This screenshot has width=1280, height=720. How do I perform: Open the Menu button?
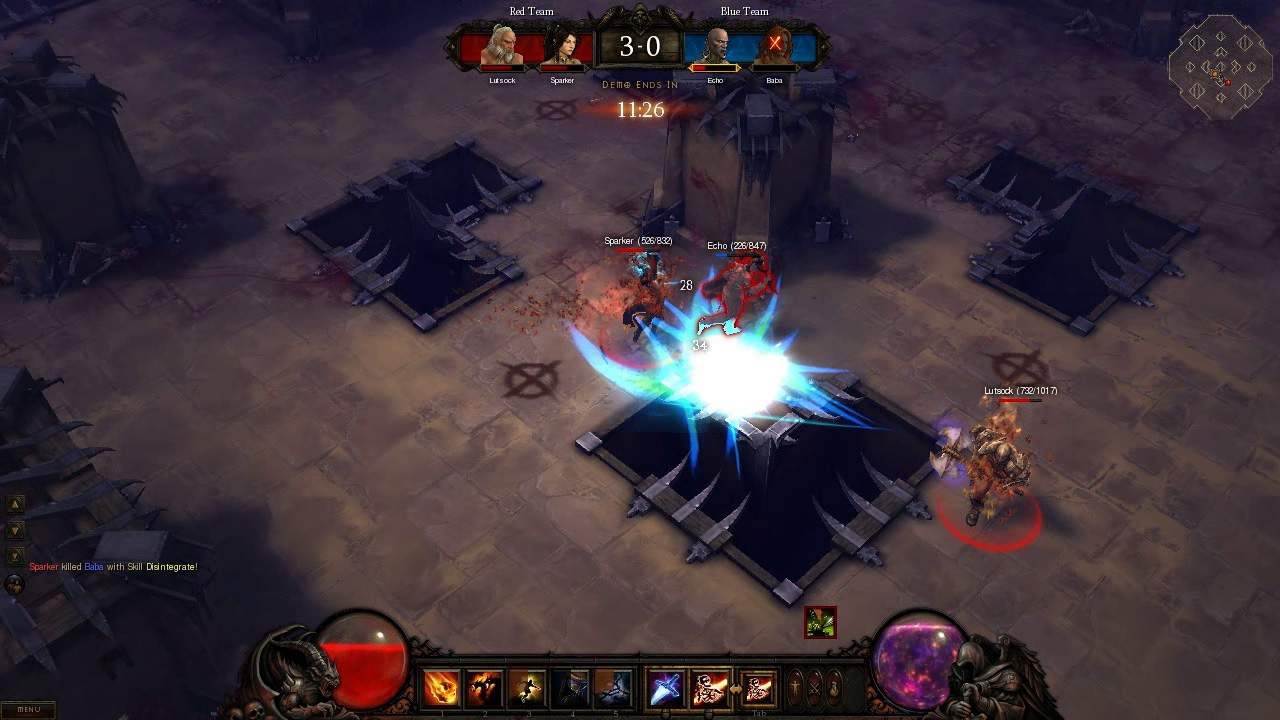pos(28,709)
